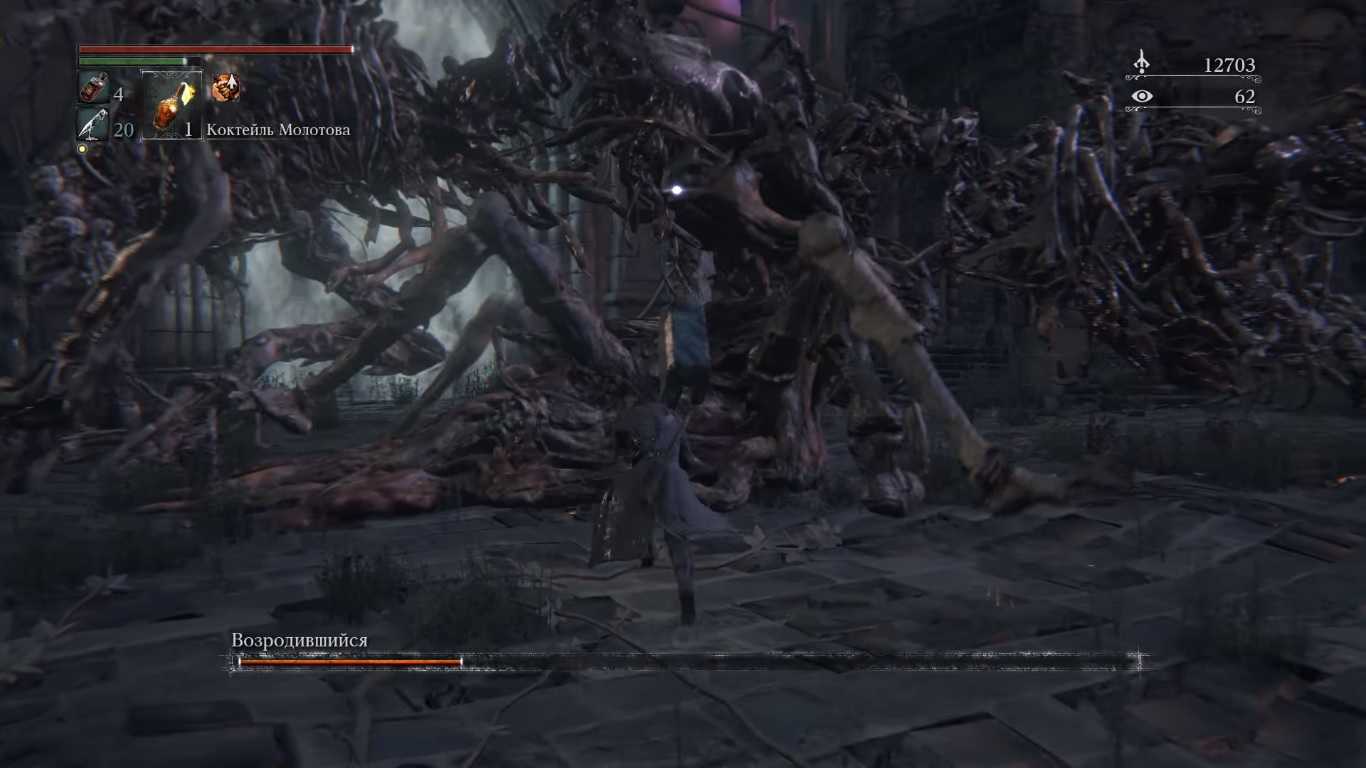Select the Molotov cocktail quick item slot
This screenshot has width=1366, height=768.
click(x=171, y=106)
